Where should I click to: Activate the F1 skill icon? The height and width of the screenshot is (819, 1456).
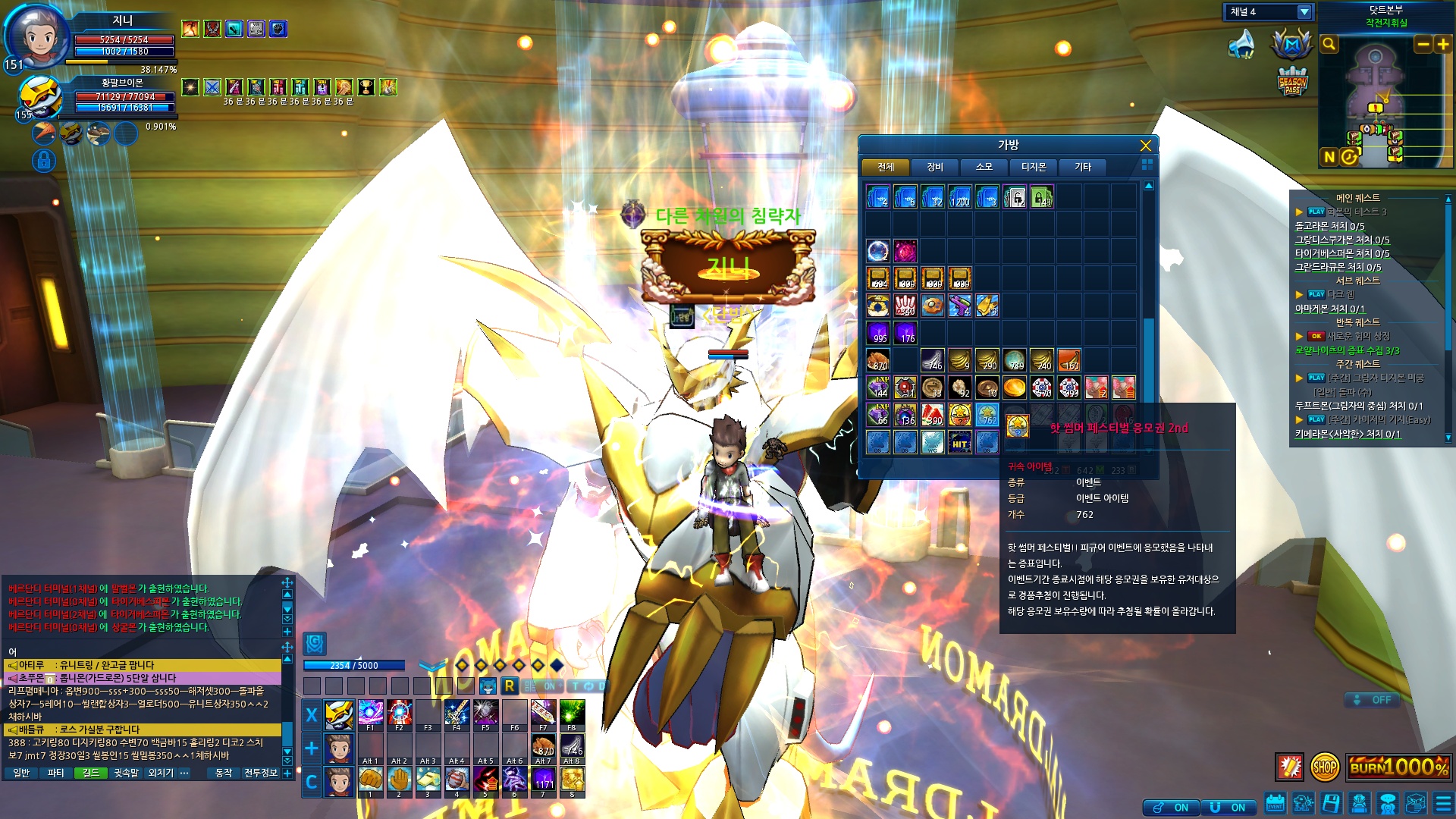tap(370, 714)
